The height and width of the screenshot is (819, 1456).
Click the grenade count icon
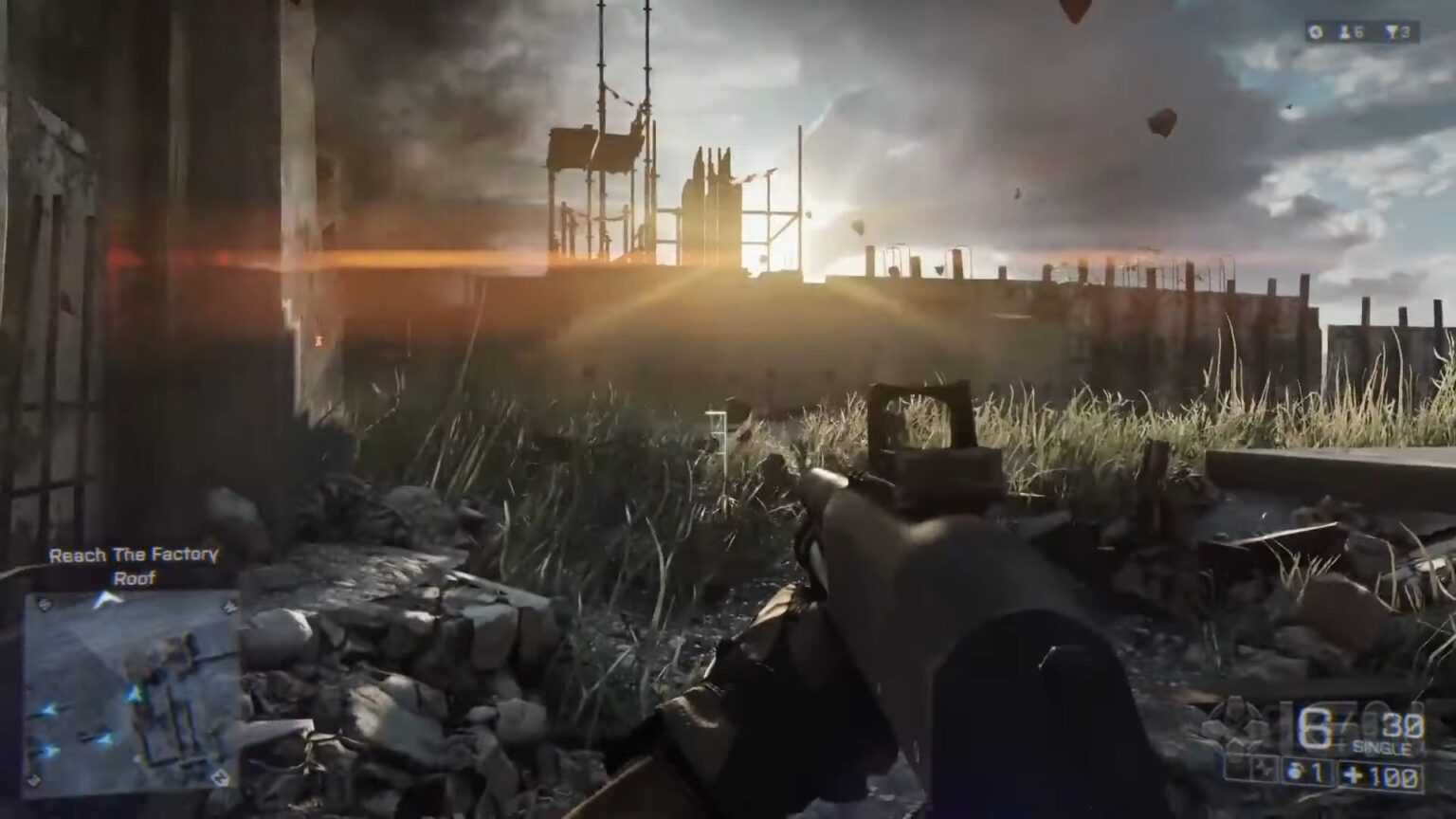click(x=1296, y=771)
